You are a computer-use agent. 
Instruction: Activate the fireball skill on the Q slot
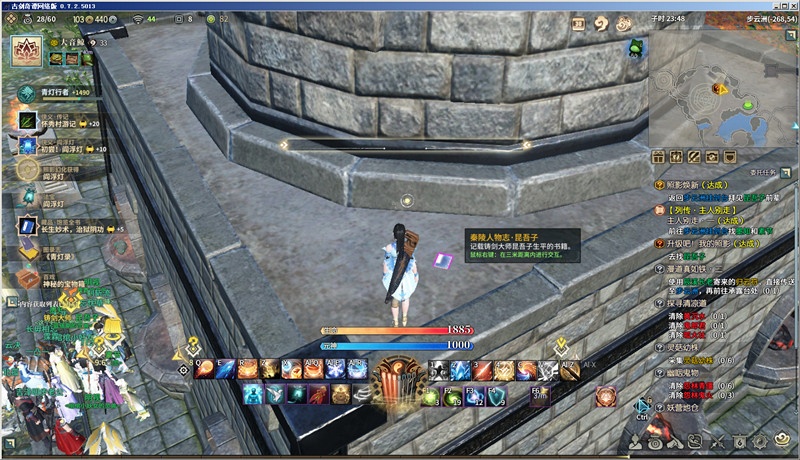pyautogui.click(x=204, y=369)
